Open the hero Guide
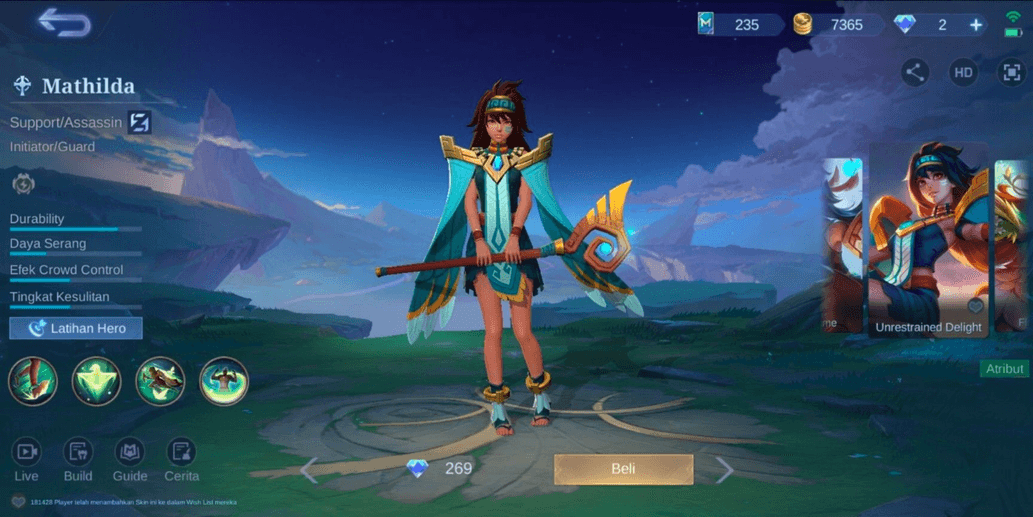Viewport: 1033px width, 517px height. pyautogui.click(x=130, y=460)
